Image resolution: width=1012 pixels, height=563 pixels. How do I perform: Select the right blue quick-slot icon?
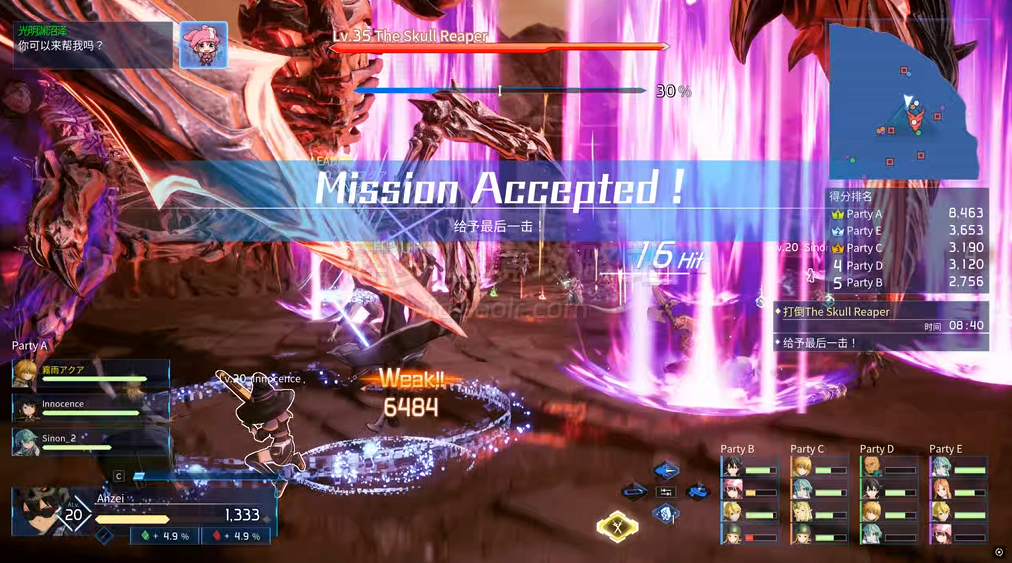(697, 491)
